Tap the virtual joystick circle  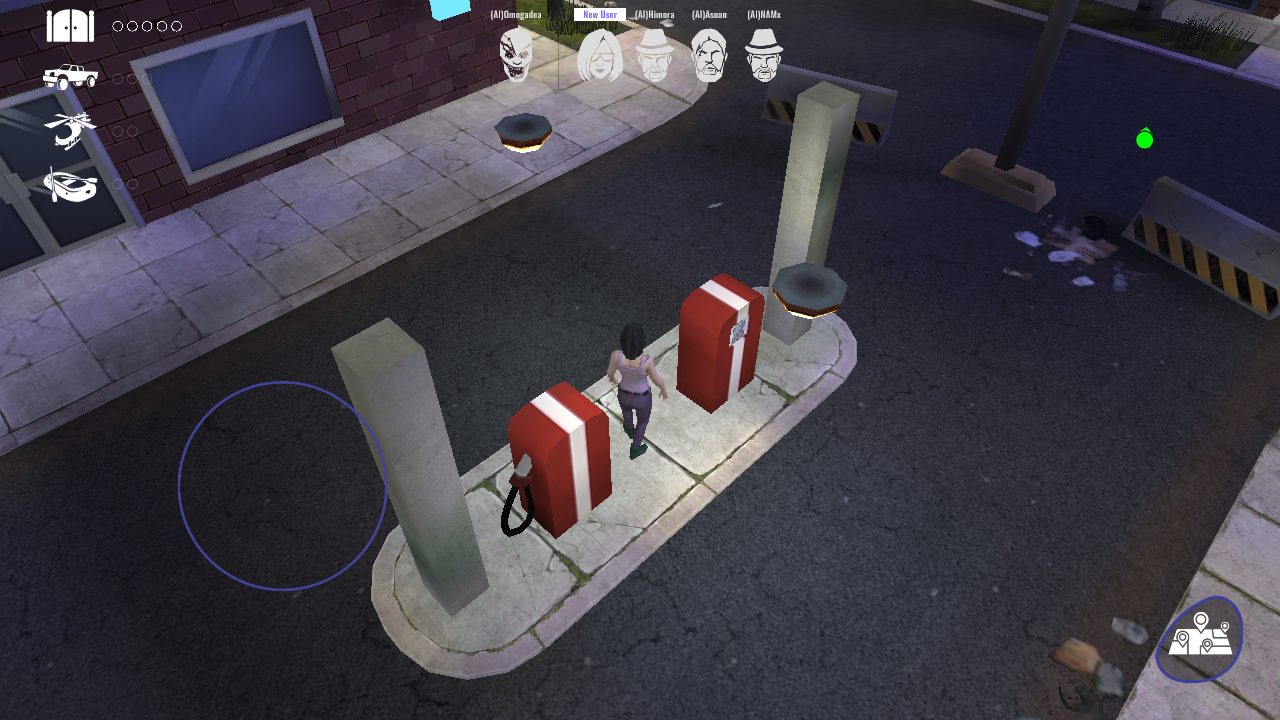282,486
